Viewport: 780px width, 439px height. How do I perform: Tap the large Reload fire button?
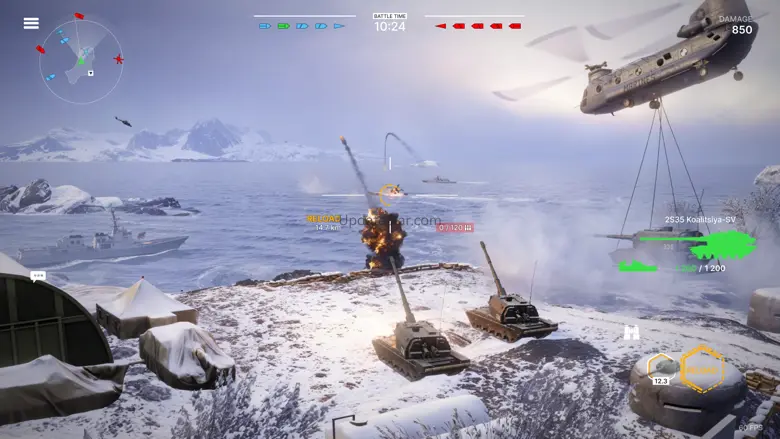point(703,368)
